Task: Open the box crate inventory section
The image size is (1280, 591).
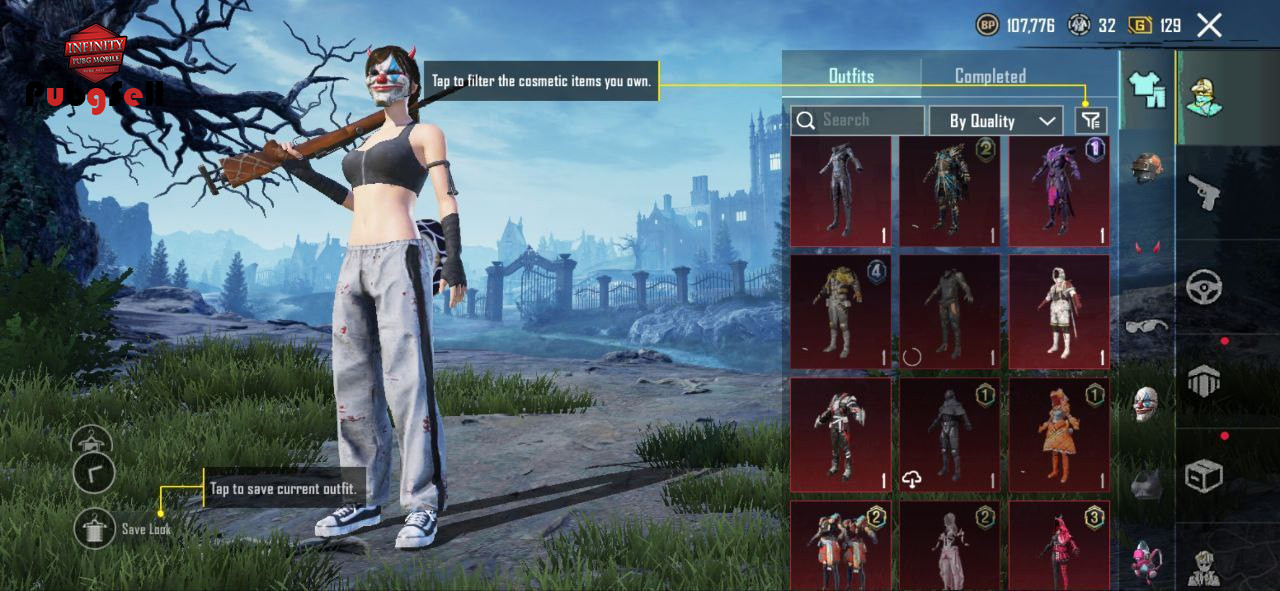Action: [1203, 476]
